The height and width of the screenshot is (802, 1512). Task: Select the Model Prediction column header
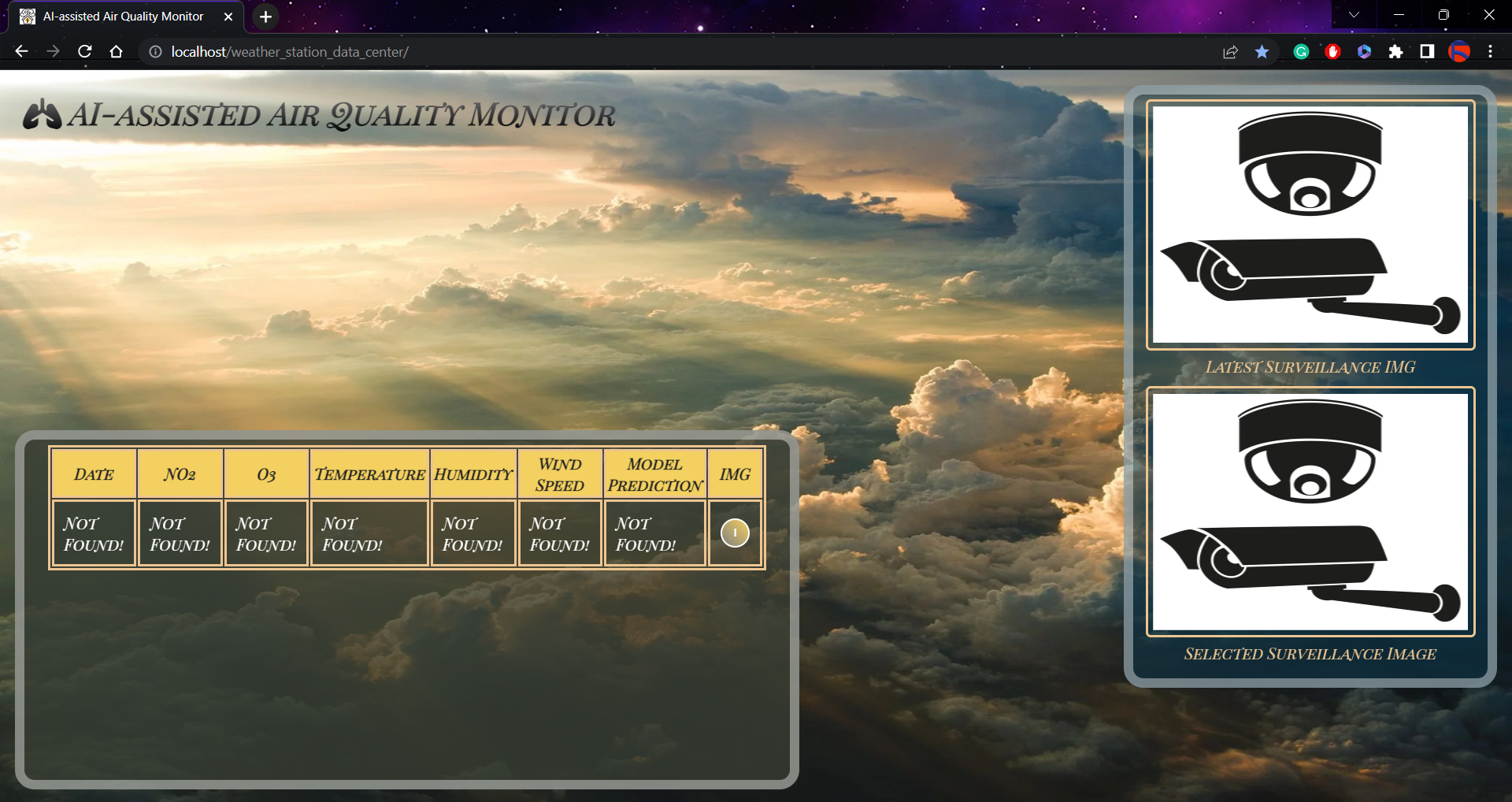654,473
